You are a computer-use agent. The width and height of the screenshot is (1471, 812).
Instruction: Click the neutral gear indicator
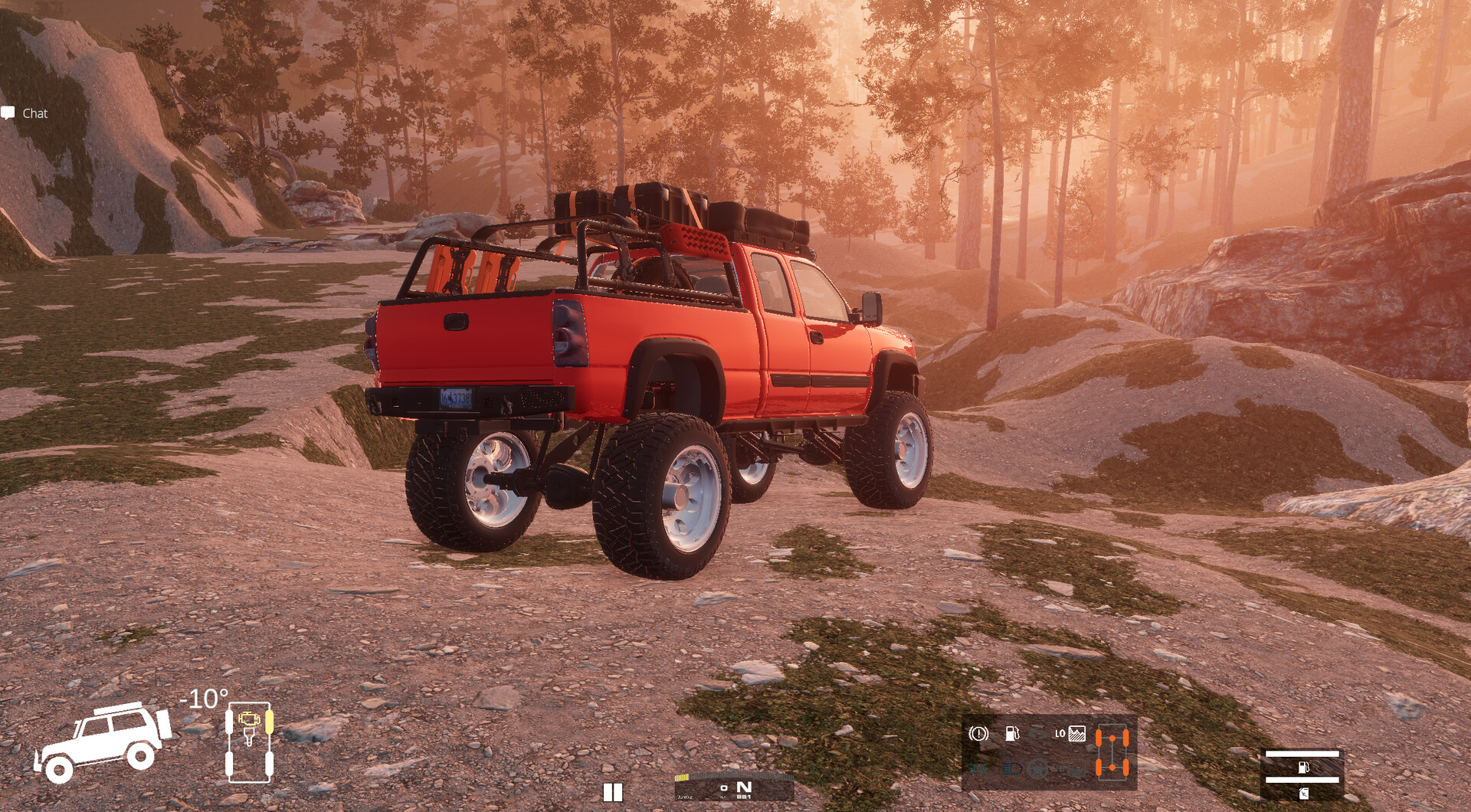743,787
